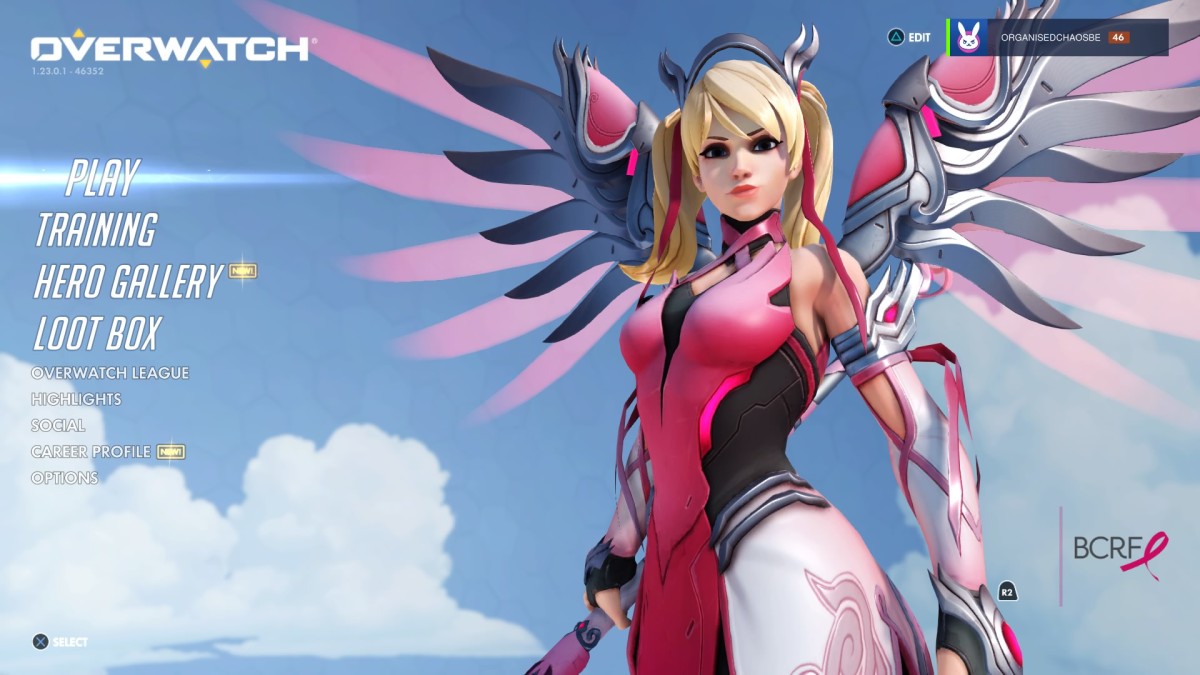This screenshot has width=1200, height=675.
Task: View the Highlights section
Action: pyautogui.click(x=76, y=399)
